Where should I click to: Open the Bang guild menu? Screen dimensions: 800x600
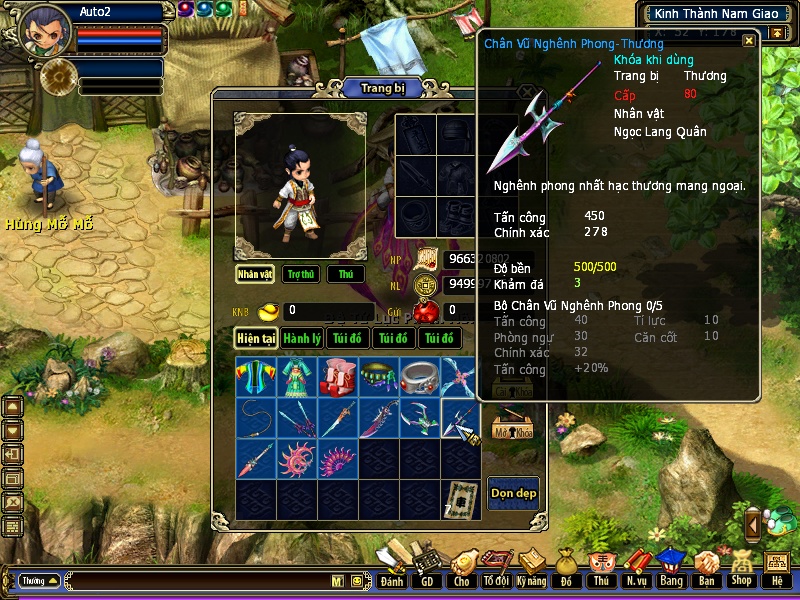pyautogui.click(x=671, y=571)
